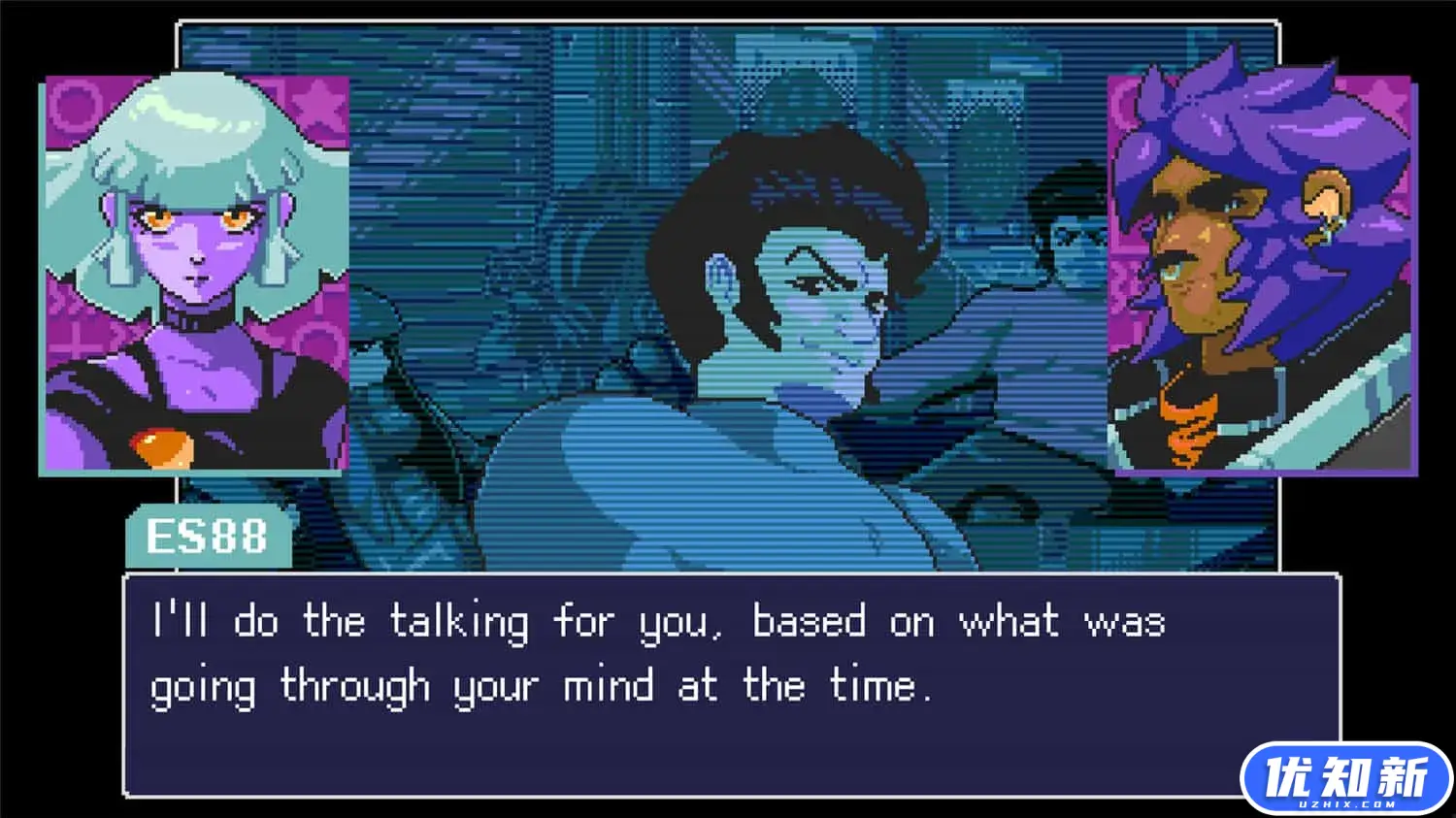Advance the ES88 dialogue text box

pyautogui.click(x=679, y=684)
